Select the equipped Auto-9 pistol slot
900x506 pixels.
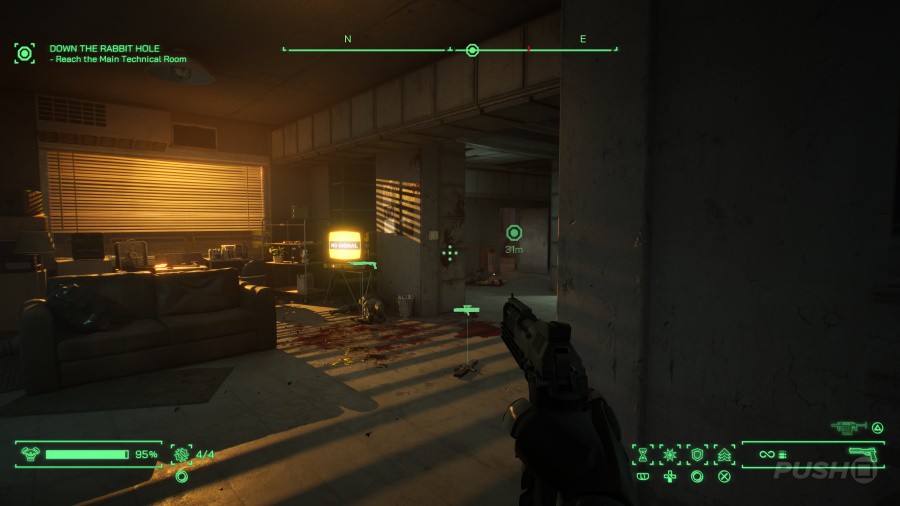pyautogui.click(x=862, y=455)
